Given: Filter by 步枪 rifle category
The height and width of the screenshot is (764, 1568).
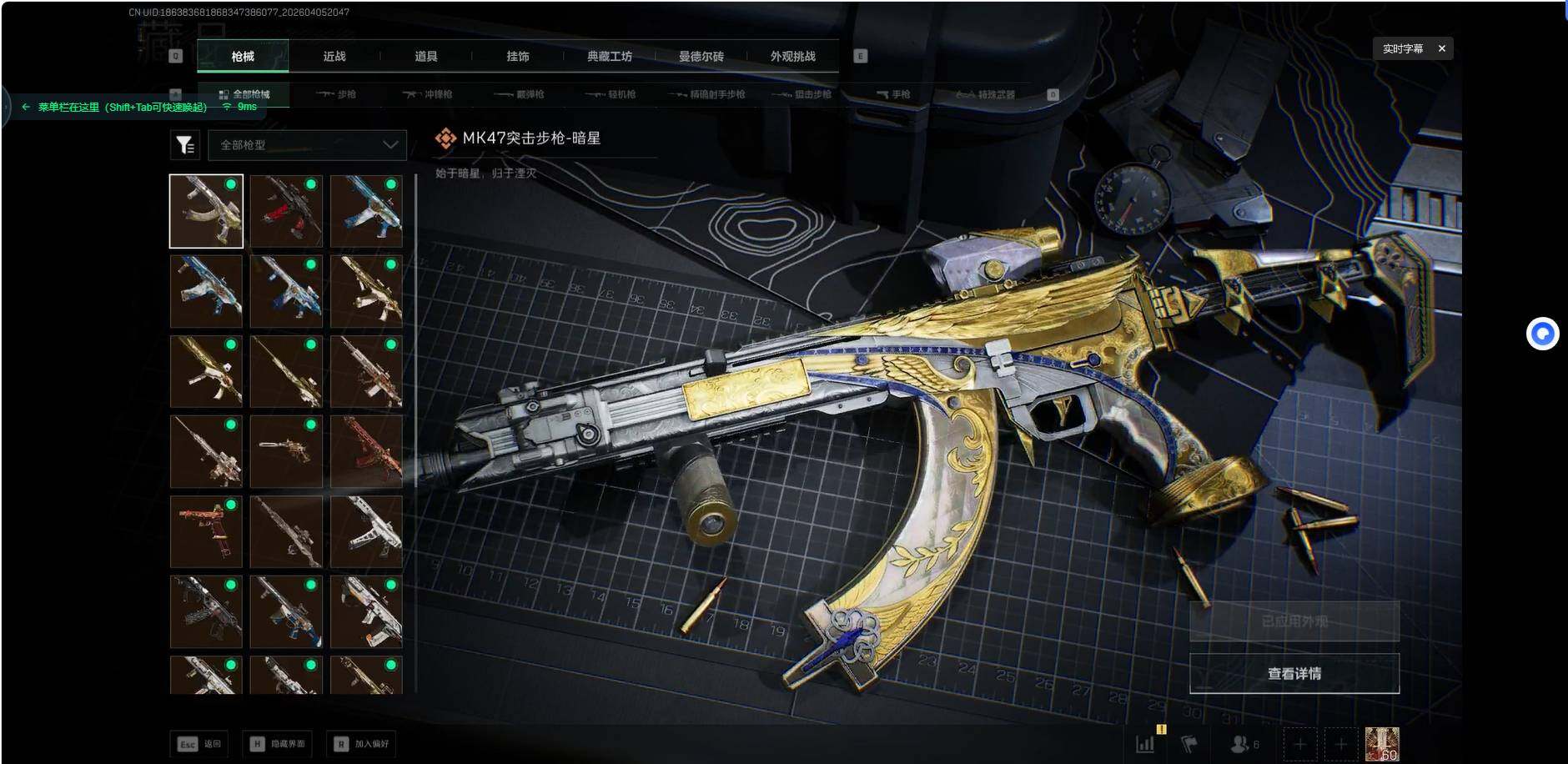Looking at the screenshot, I should tap(337, 94).
